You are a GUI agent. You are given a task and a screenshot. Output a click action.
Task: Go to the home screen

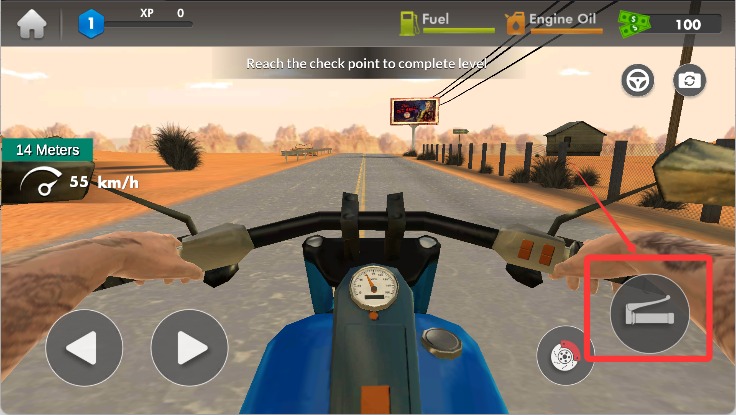(x=32, y=23)
